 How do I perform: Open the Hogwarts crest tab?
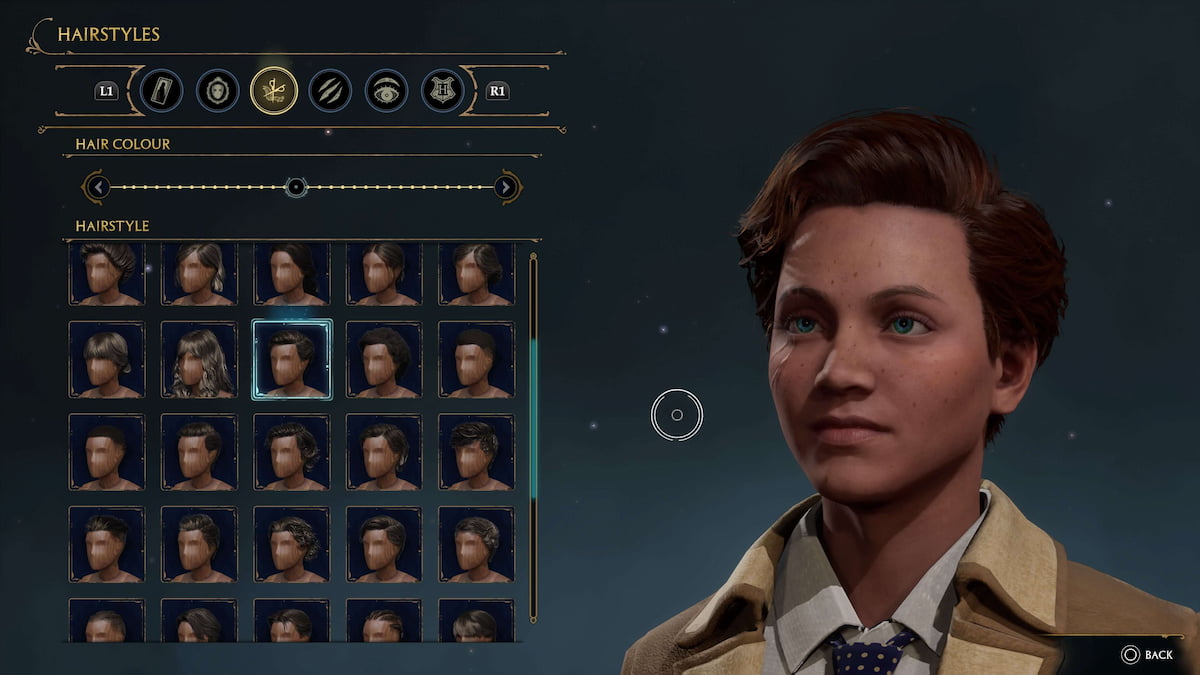tap(442, 91)
